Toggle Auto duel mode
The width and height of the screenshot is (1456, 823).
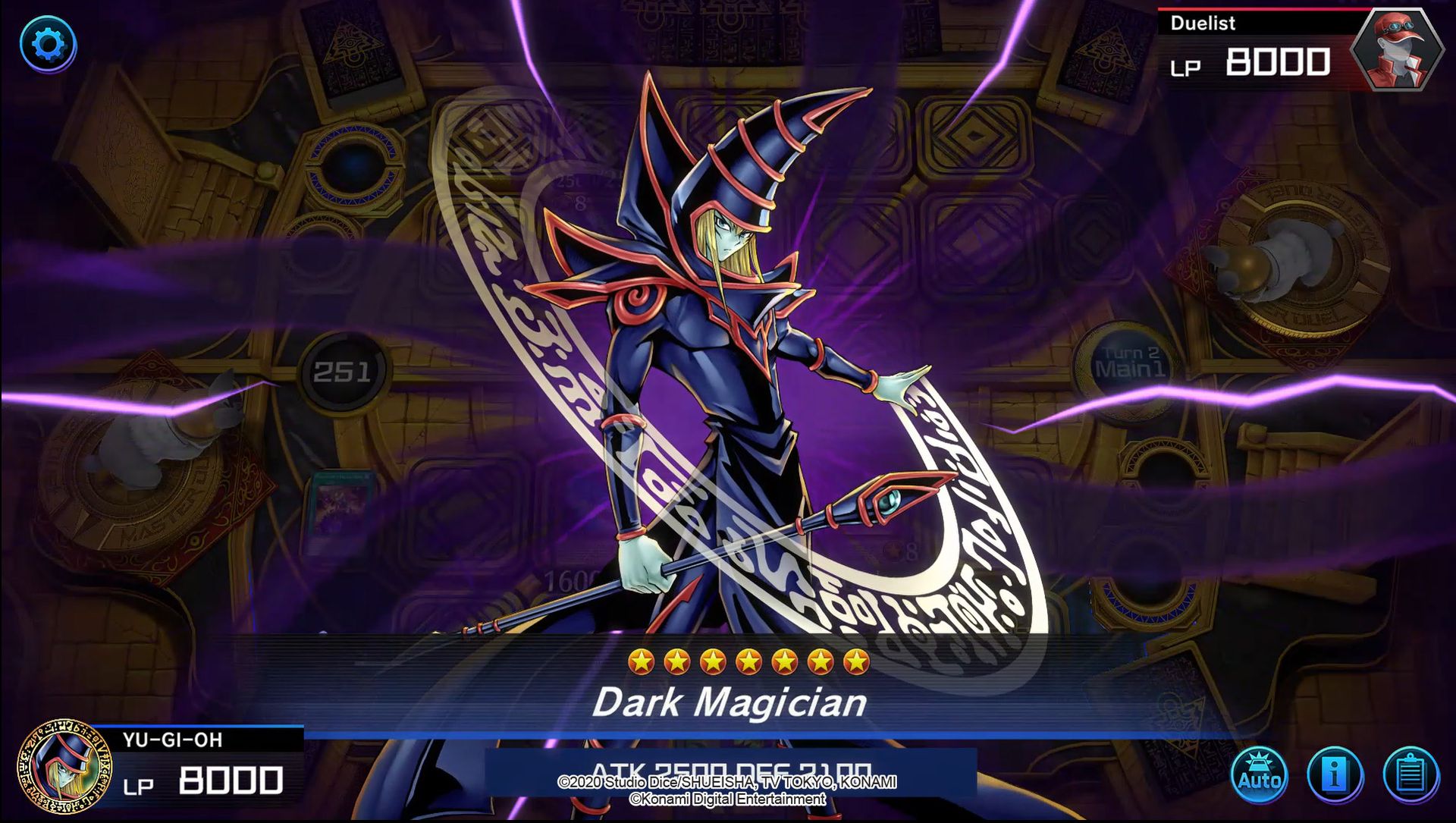point(1259,774)
